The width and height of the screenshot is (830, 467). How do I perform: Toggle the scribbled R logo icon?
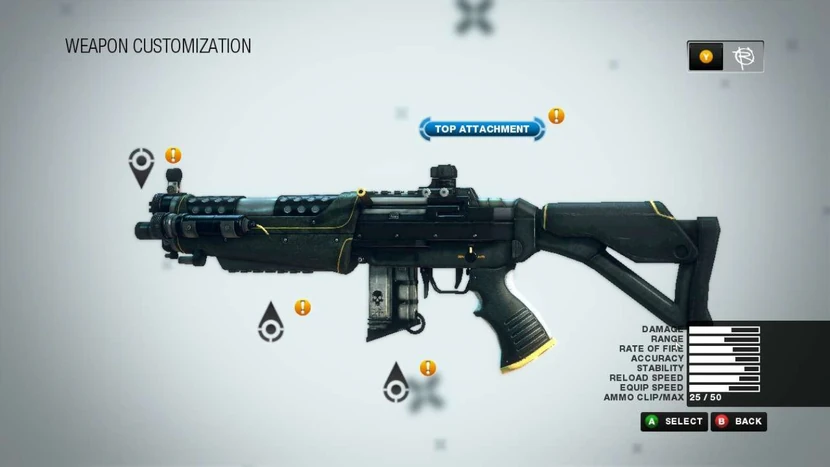click(743, 57)
